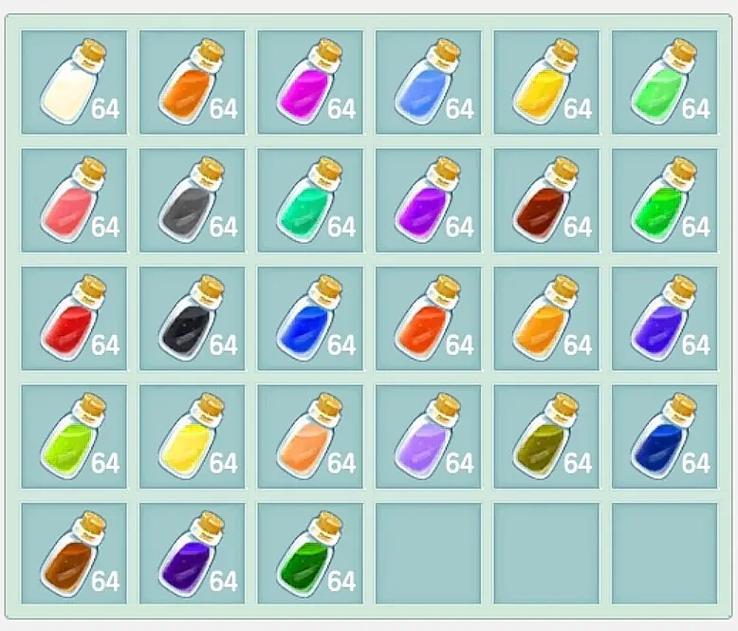Click the teal dye bottle
Screen dimensions: 738x631
pyautogui.click(x=310, y=200)
